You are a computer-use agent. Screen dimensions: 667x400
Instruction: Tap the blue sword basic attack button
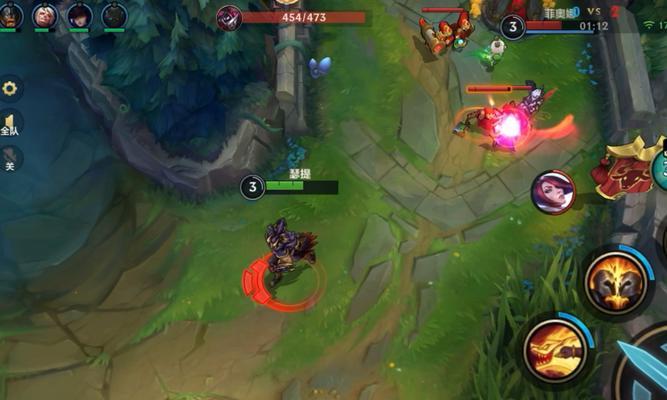click(x=643, y=372)
